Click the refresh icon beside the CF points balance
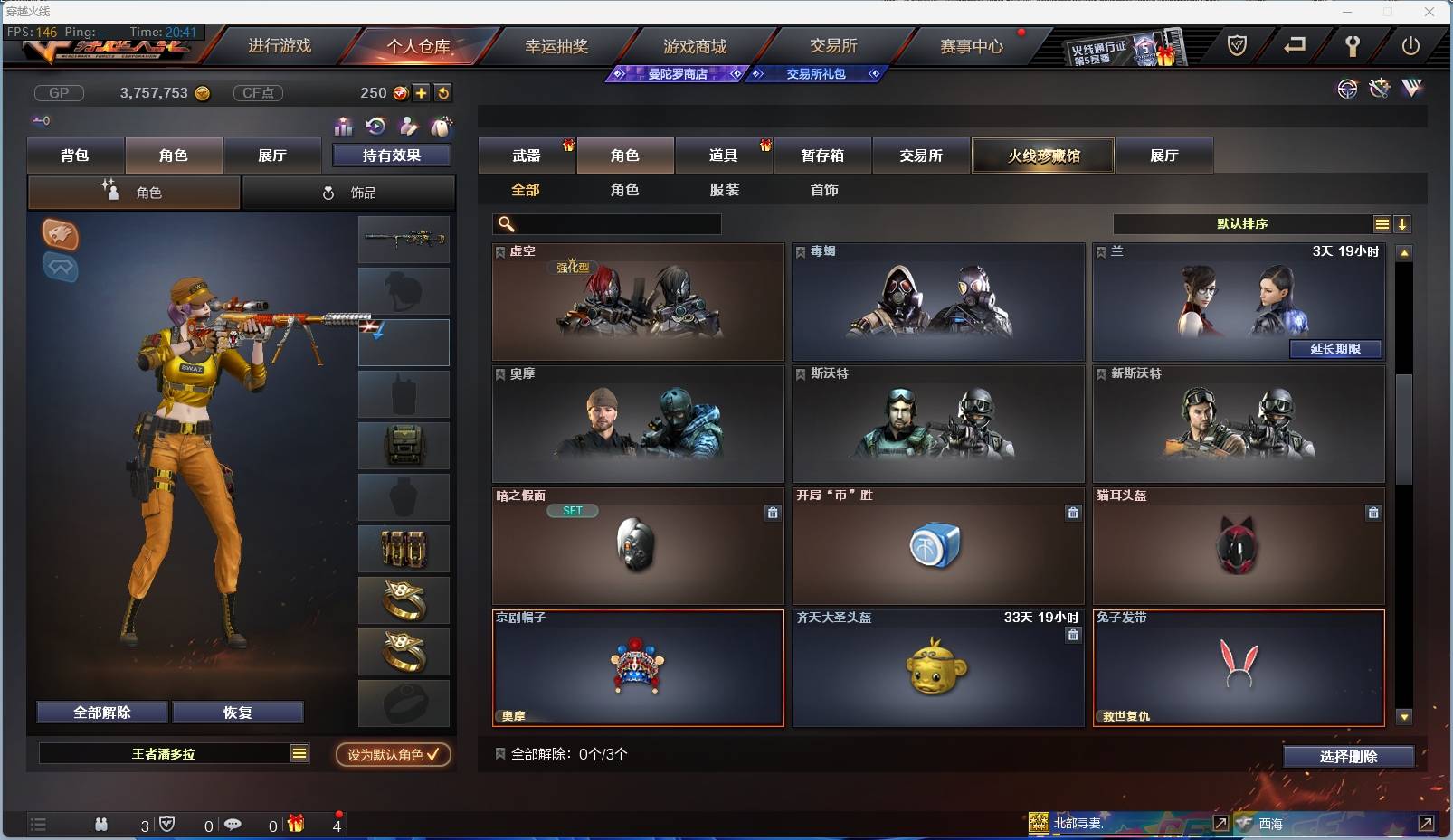This screenshot has height=840, width=1453. (442, 92)
